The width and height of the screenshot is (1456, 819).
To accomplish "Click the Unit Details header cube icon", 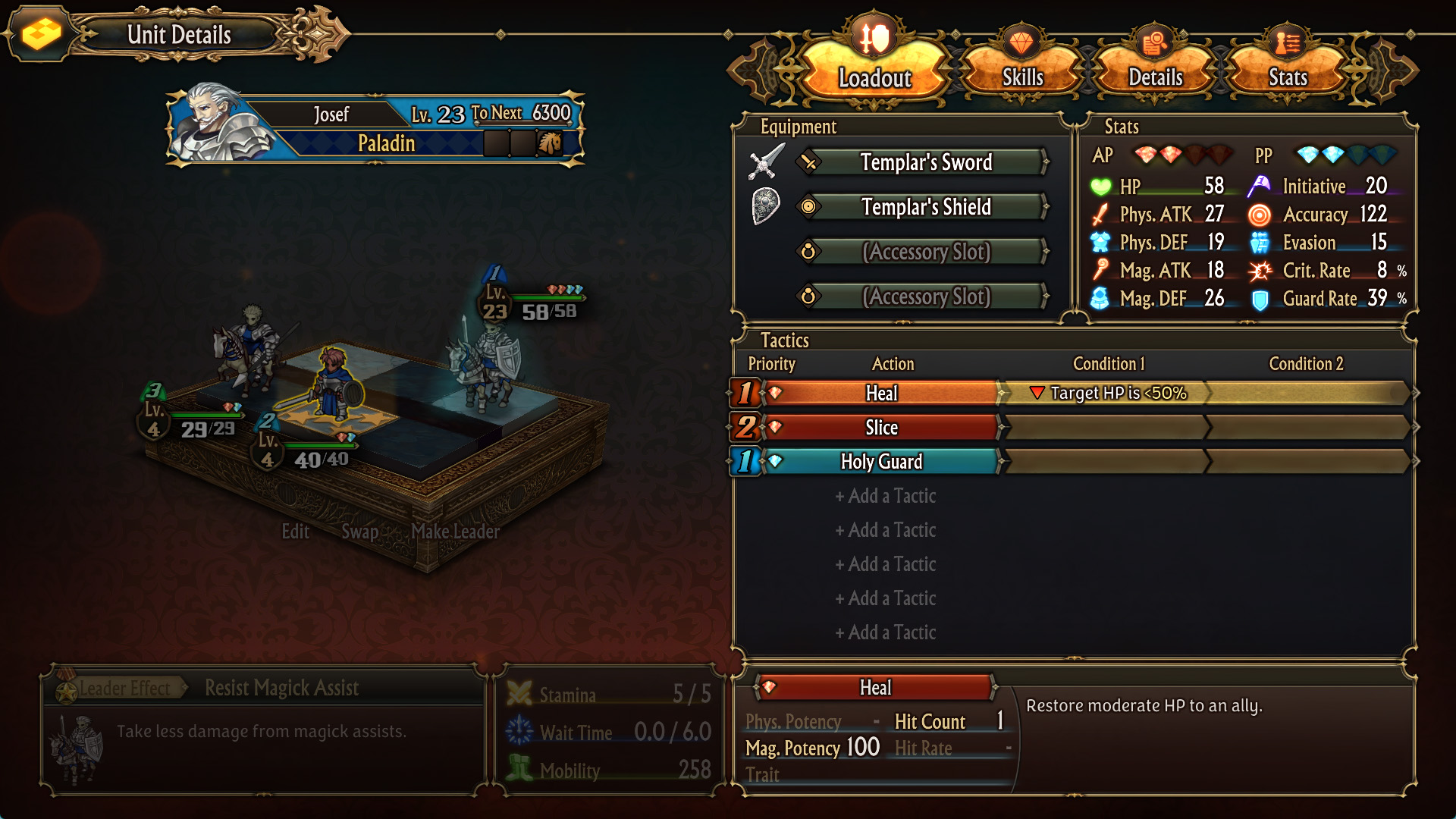I will (x=41, y=34).
